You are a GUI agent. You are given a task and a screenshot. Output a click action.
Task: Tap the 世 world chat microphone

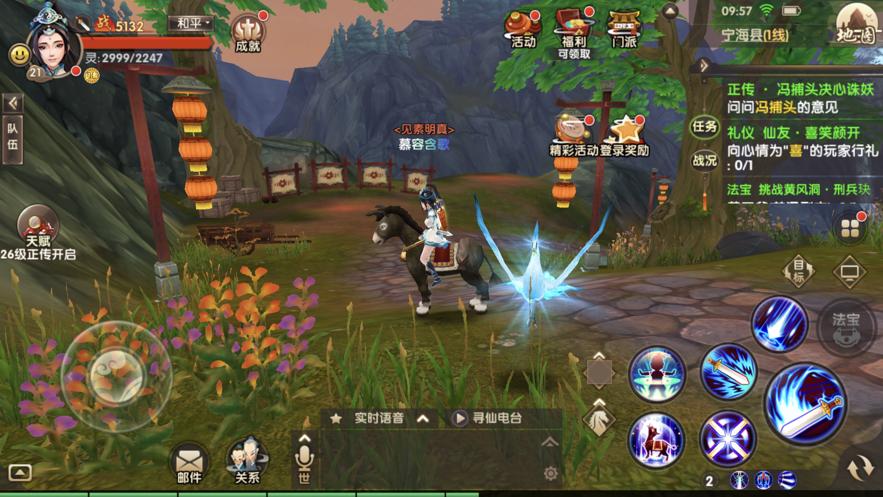point(303,459)
